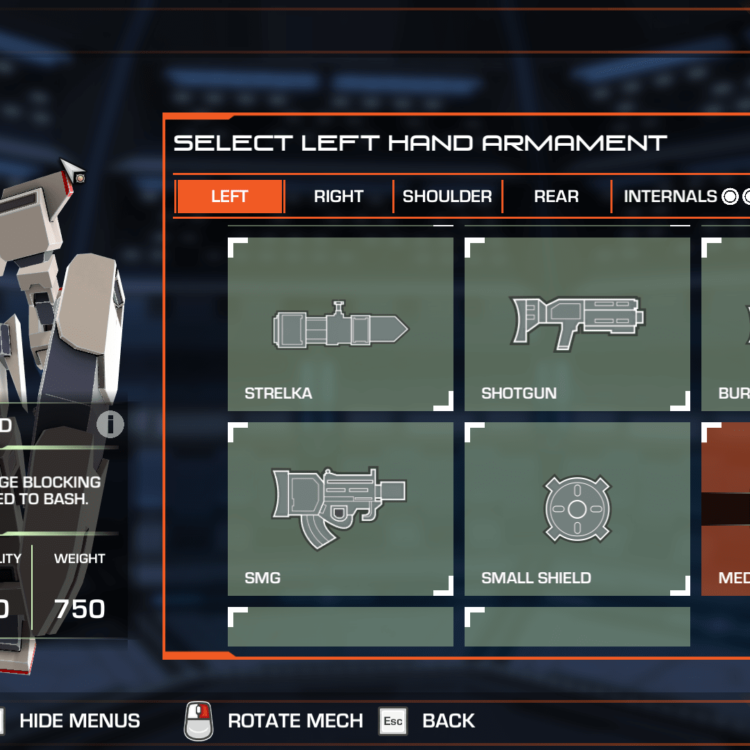Open the RIGHT hand tab
The height and width of the screenshot is (750, 750).
[x=338, y=197]
